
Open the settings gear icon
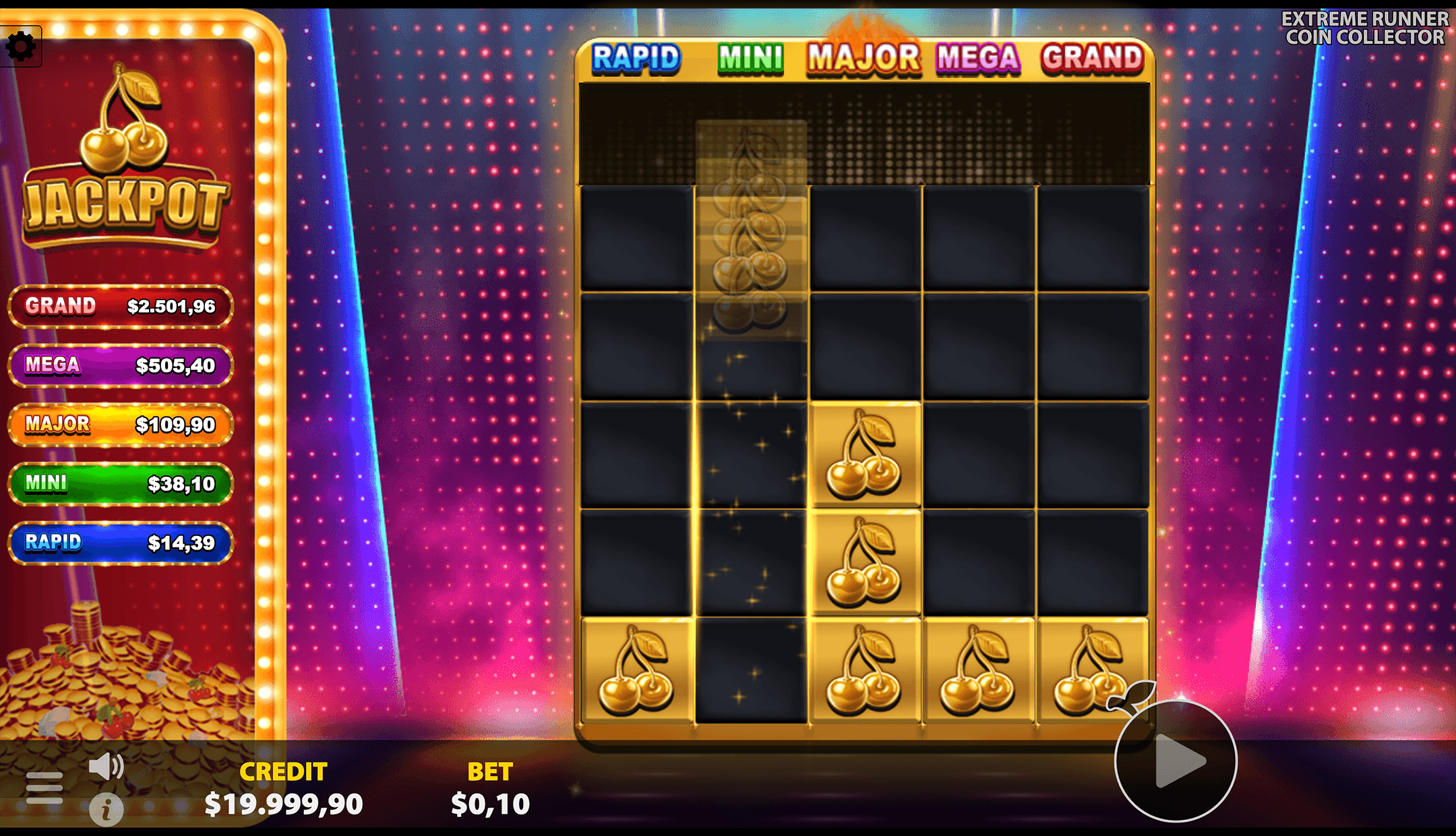[x=22, y=44]
